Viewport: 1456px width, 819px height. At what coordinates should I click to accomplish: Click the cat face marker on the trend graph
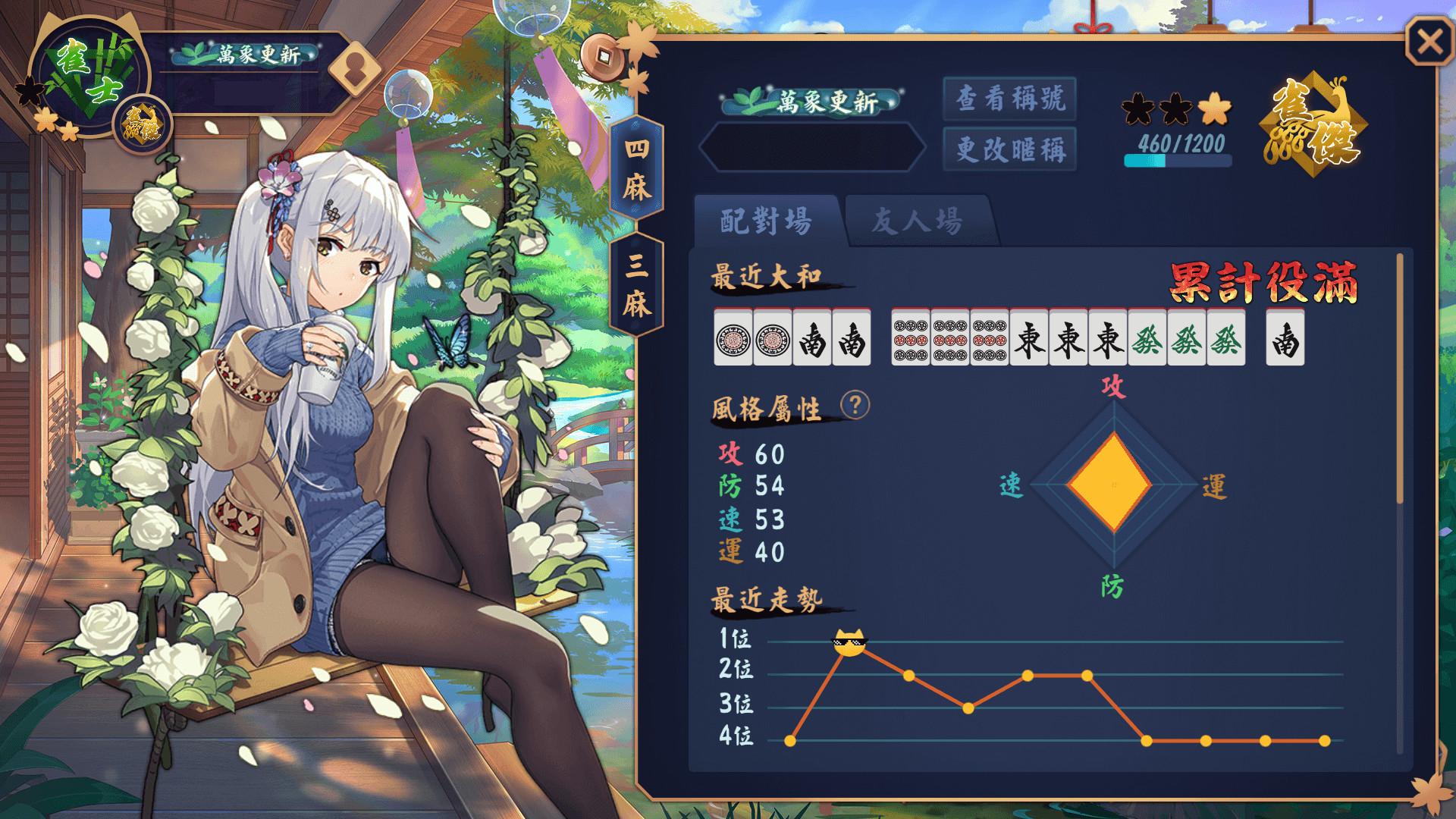click(851, 642)
